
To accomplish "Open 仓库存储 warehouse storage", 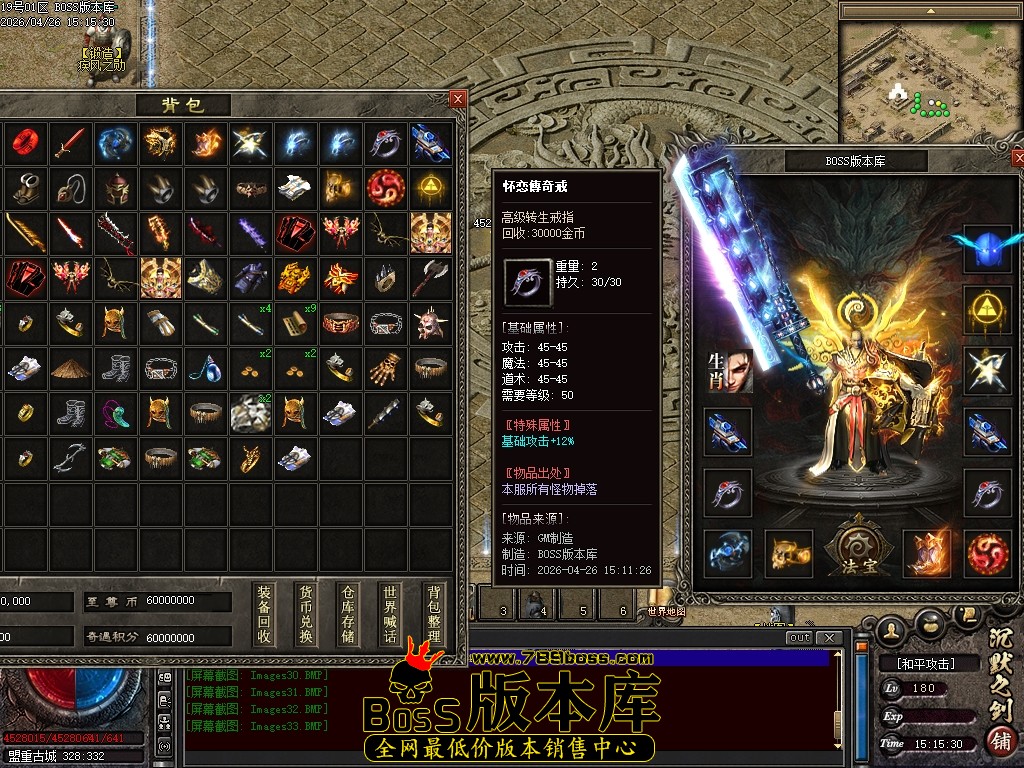I will point(348,614).
